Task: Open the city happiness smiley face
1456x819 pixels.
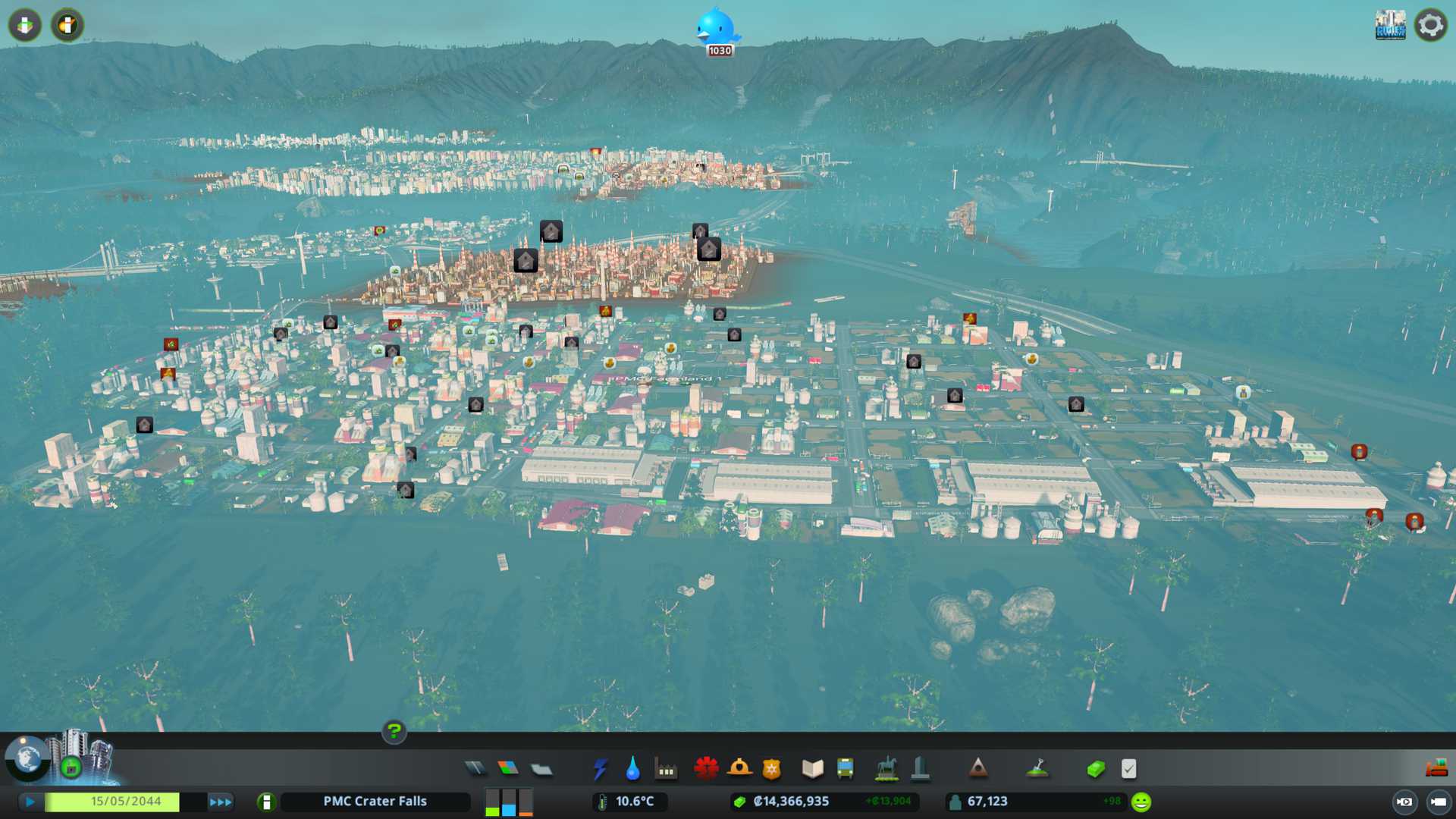Action: point(1141,802)
